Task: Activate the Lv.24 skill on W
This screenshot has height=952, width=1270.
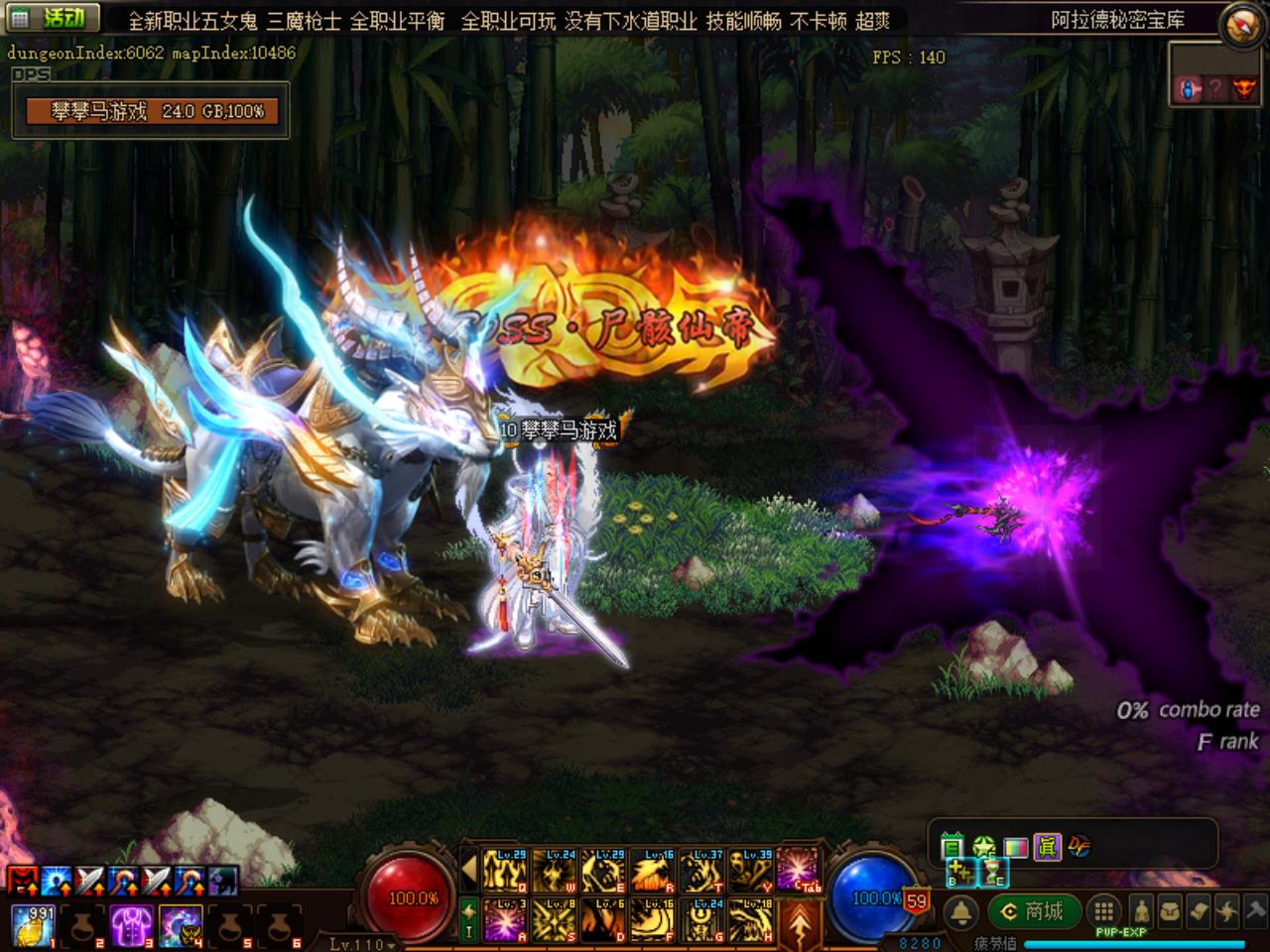Action: (555, 872)
